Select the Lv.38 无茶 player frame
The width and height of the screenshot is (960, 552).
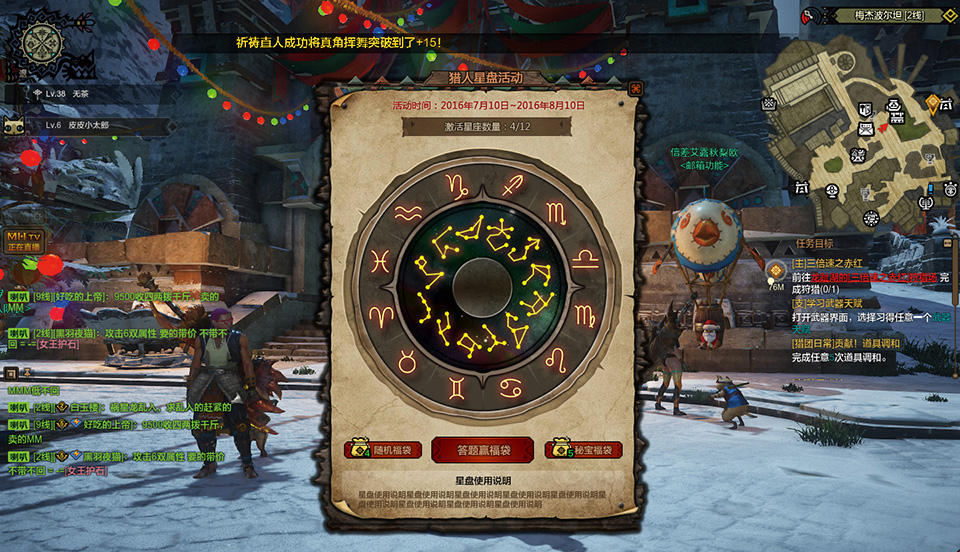(70, 94)
